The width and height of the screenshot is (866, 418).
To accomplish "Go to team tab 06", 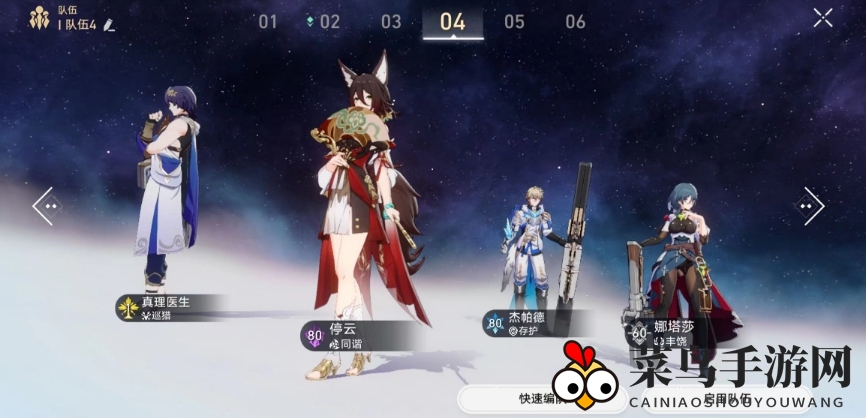I will [x=575, y=22].
